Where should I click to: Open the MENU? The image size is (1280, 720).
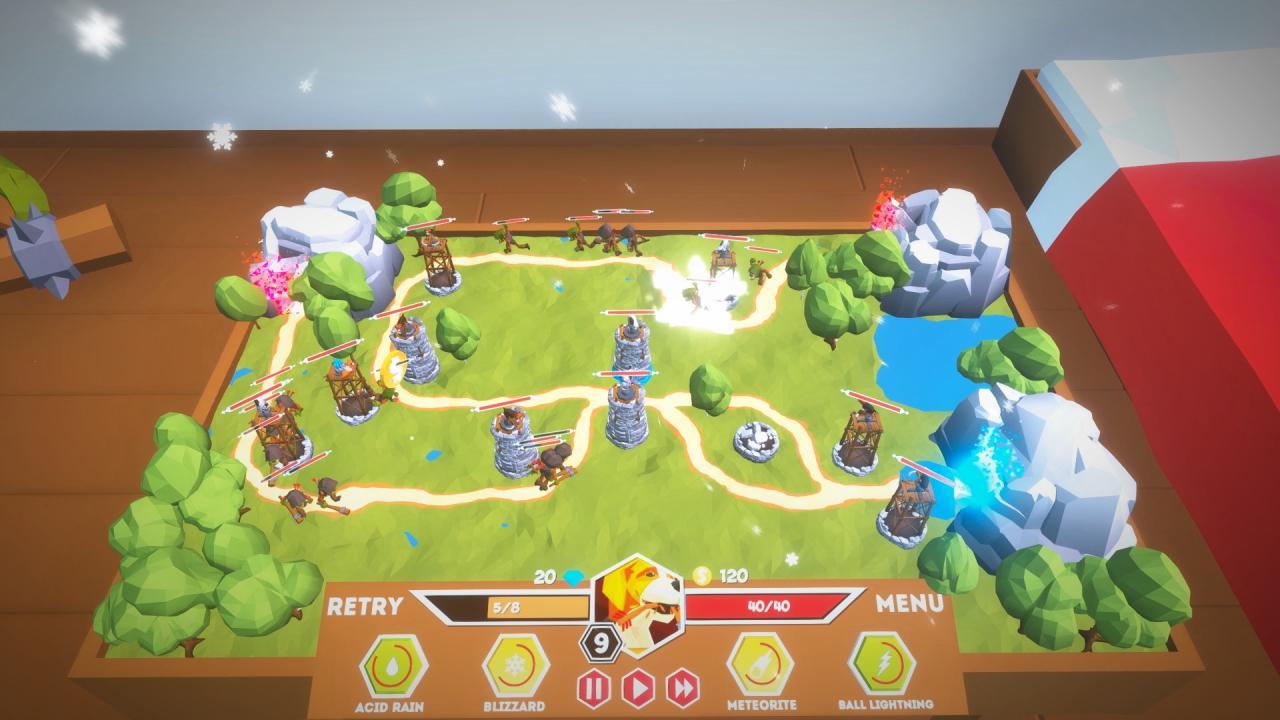pyautogui.click(x=912, y=603)
